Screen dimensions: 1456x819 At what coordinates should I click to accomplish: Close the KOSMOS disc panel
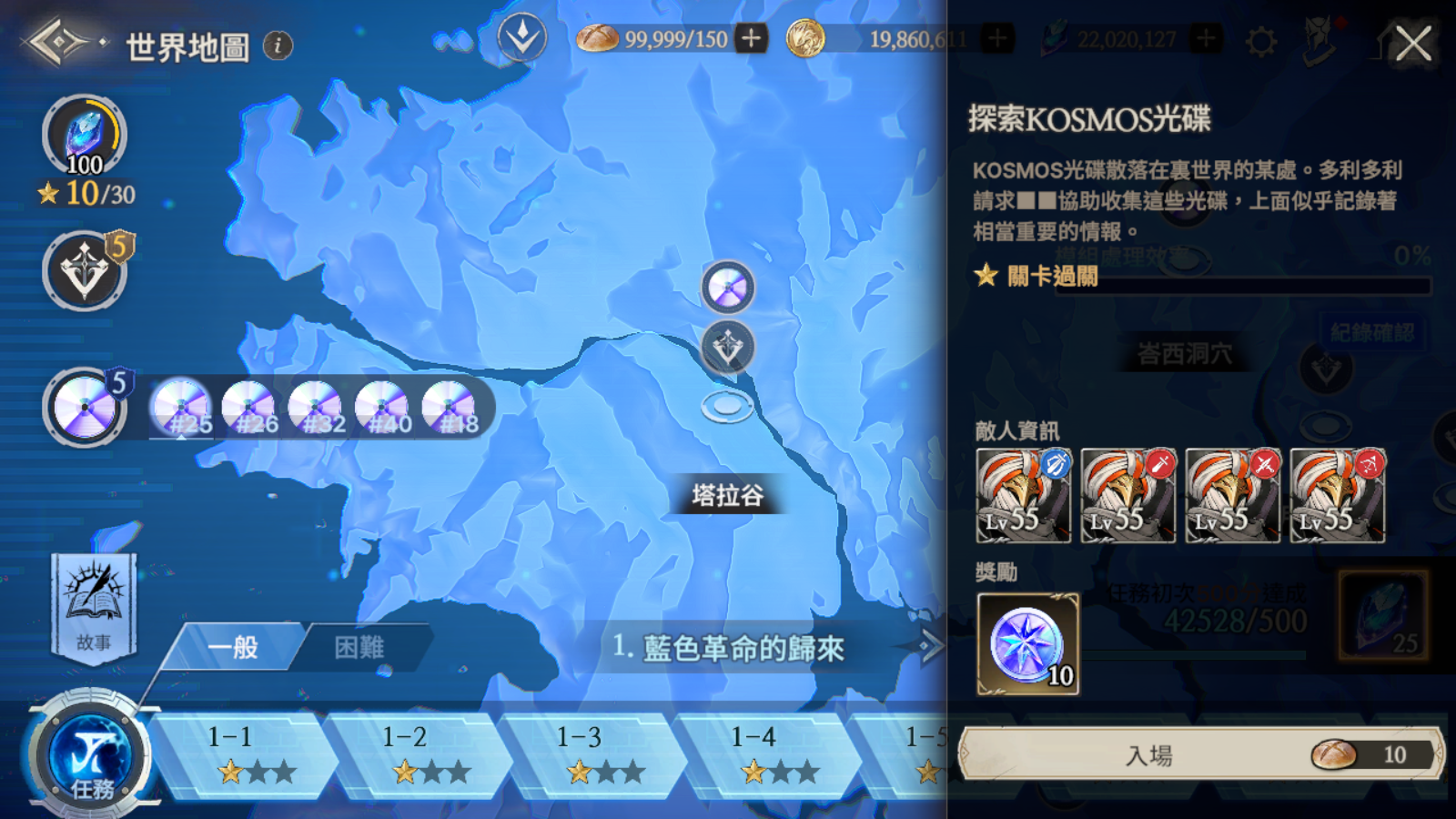coord(1413,43)
